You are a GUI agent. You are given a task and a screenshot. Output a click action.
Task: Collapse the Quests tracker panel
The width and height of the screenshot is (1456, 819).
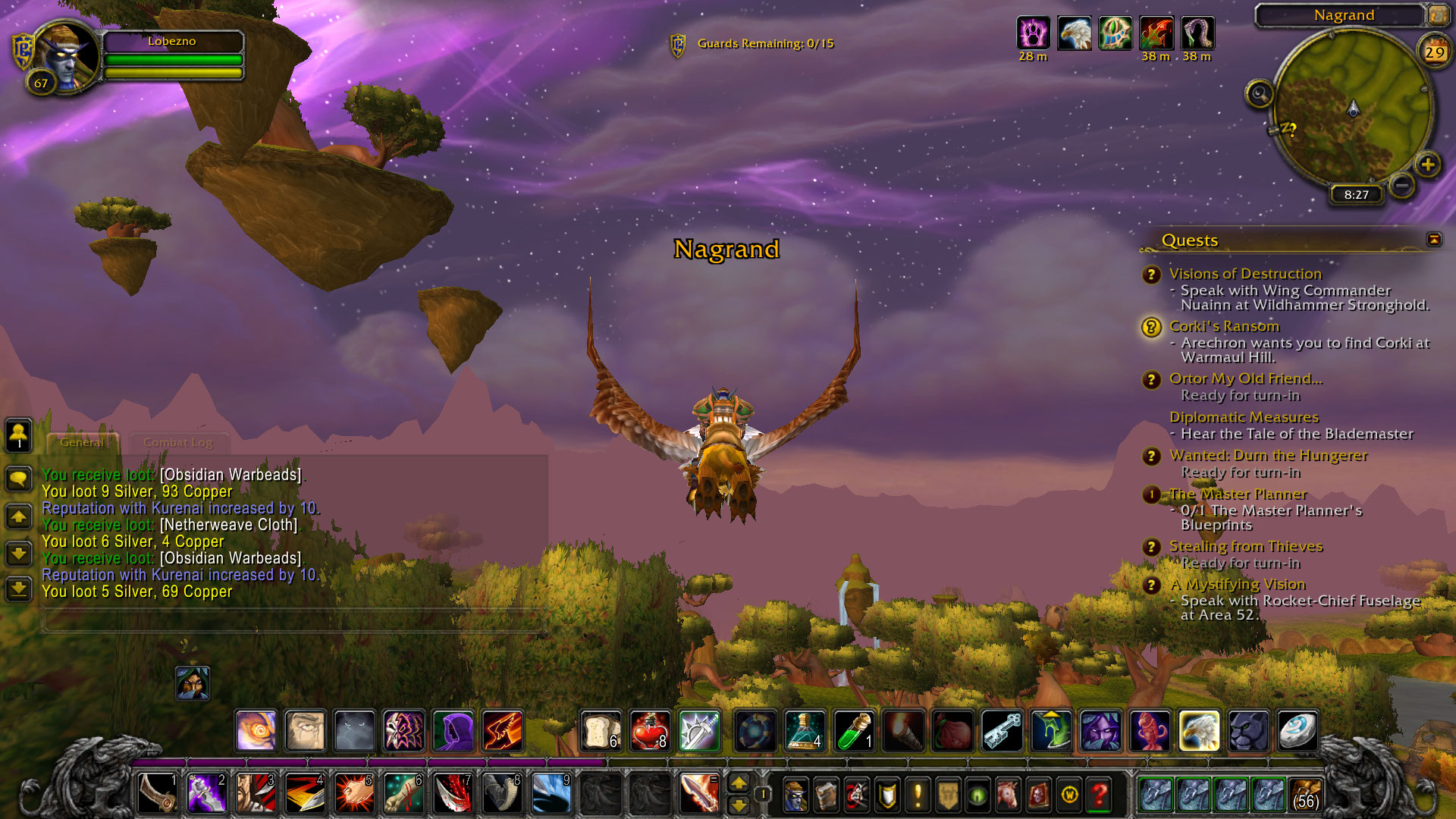pos(1433,240)
